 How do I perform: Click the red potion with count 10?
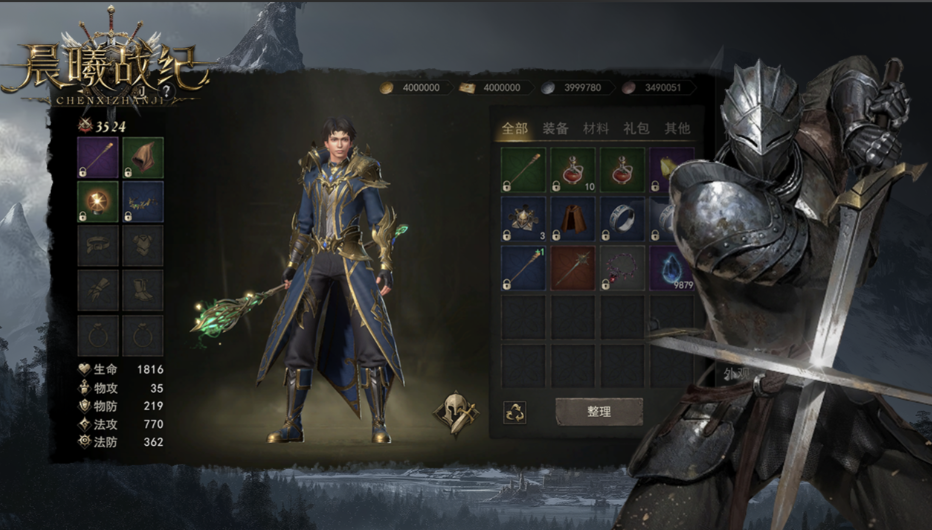(x=573, y=169)
